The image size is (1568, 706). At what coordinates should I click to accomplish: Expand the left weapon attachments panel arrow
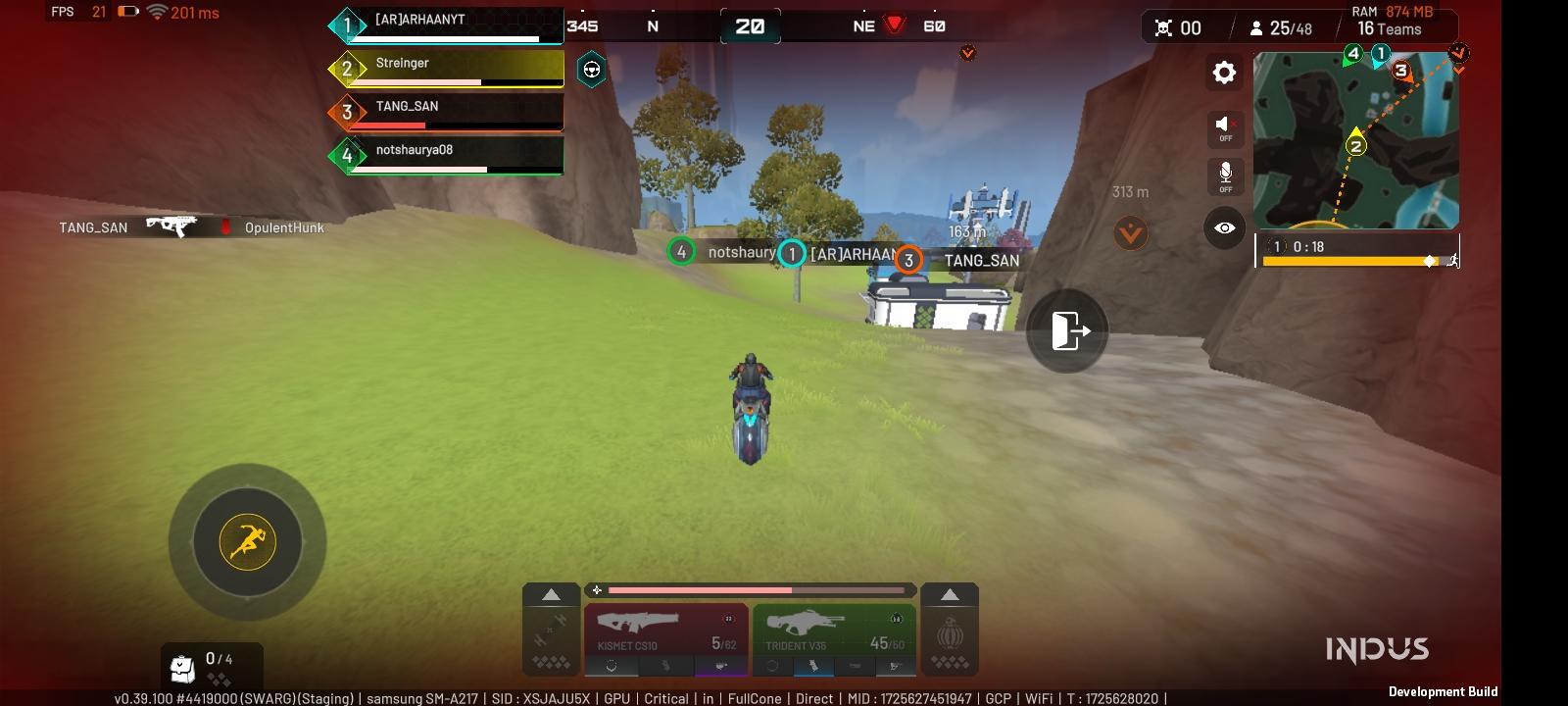point(550,594)
